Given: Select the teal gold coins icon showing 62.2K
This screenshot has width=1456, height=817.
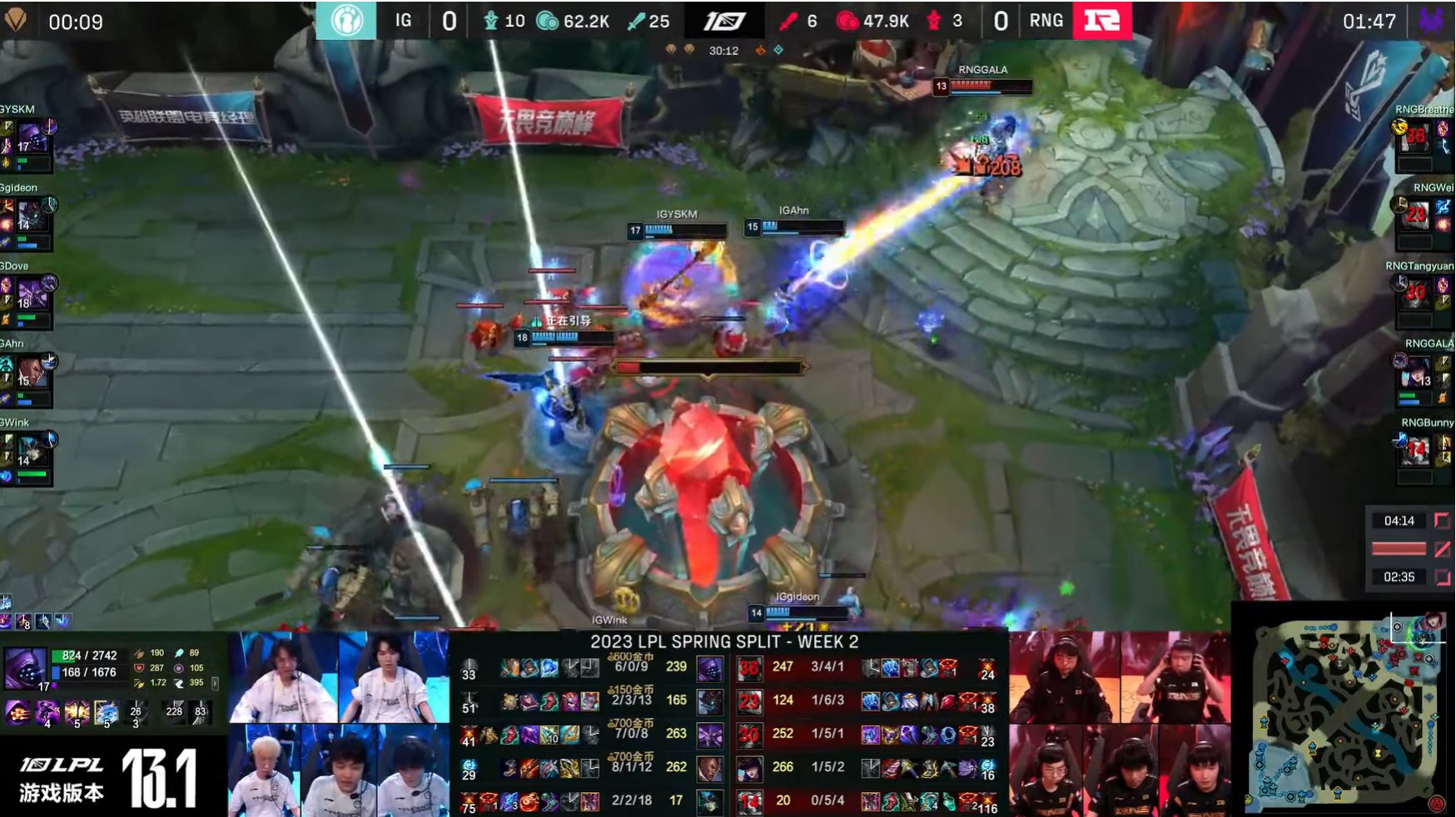Looking at the screenshot, I should [x=546, y=22].
